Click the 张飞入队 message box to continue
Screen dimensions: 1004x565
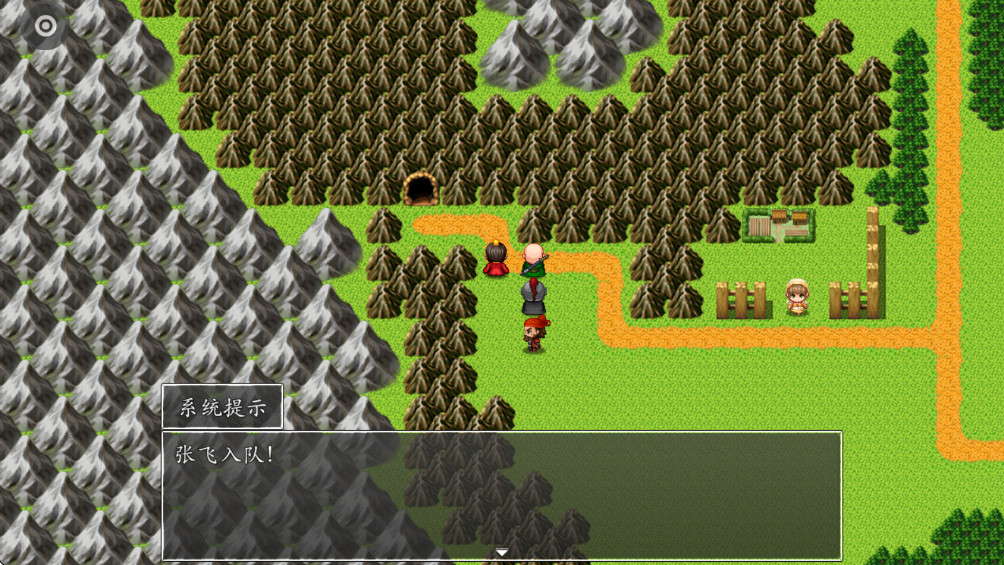tap(502, 494)
